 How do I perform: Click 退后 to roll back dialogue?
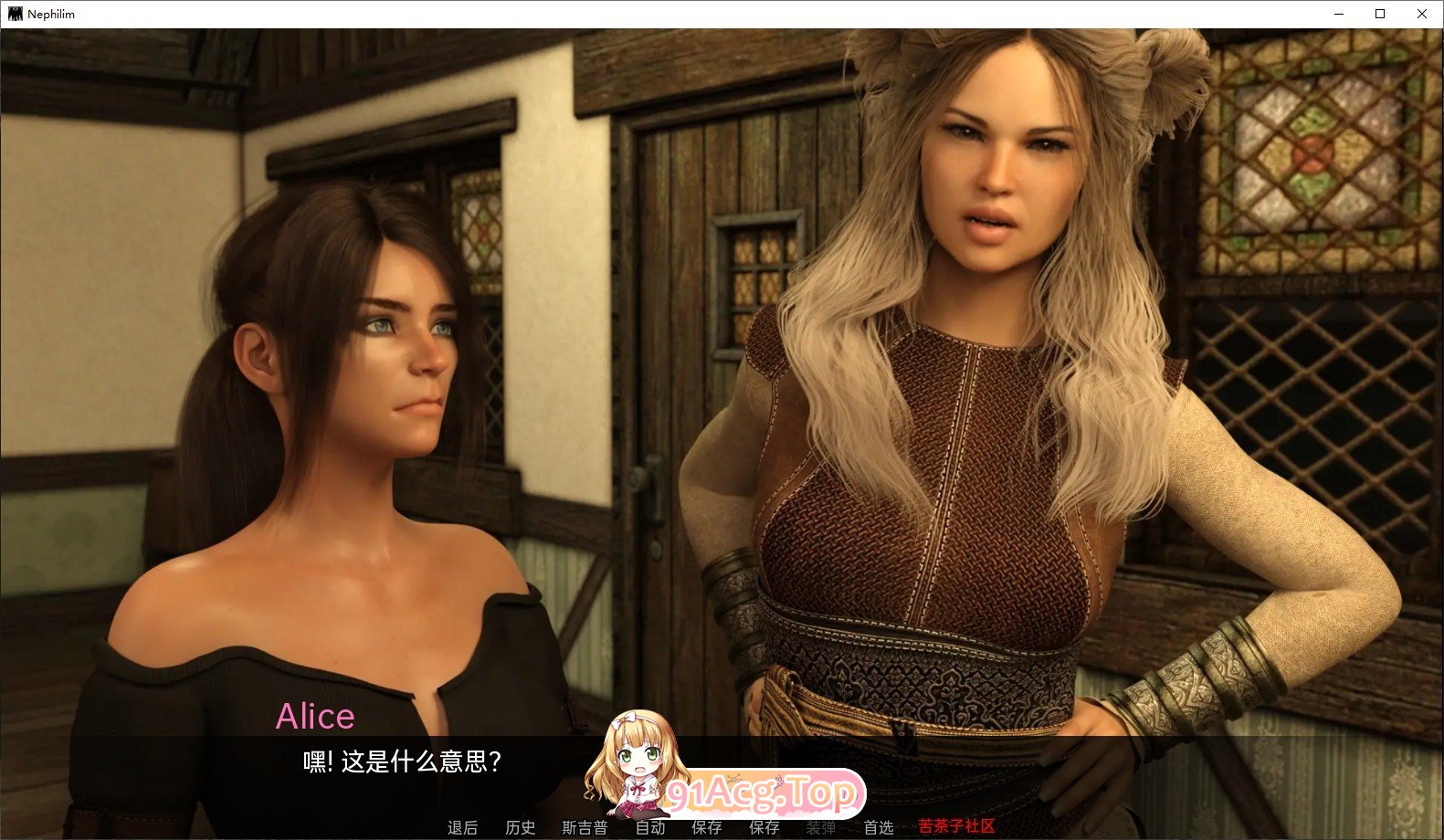(462, 828)
